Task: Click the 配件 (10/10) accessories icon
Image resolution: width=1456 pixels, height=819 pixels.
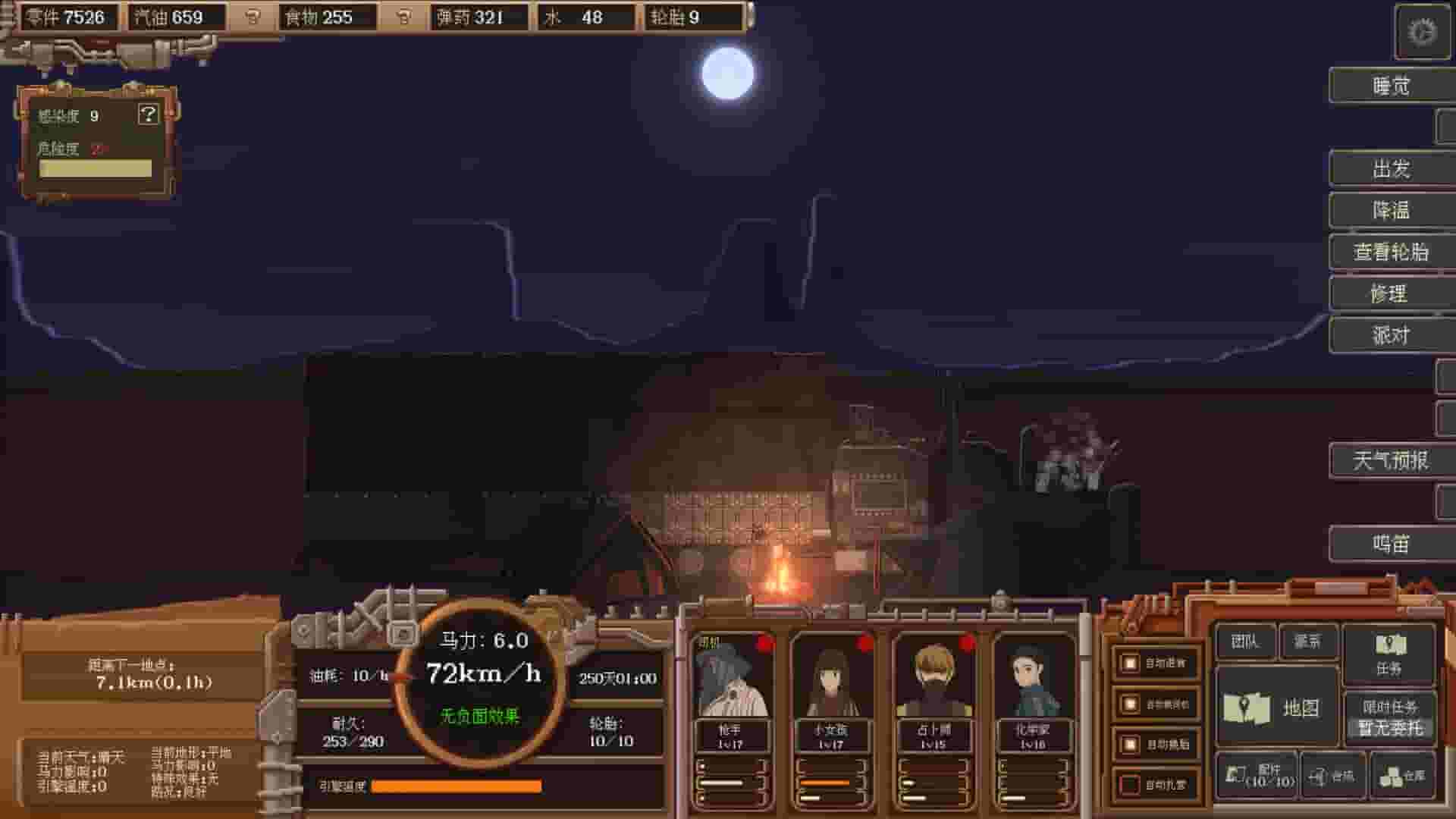Action: (1263, 775)
